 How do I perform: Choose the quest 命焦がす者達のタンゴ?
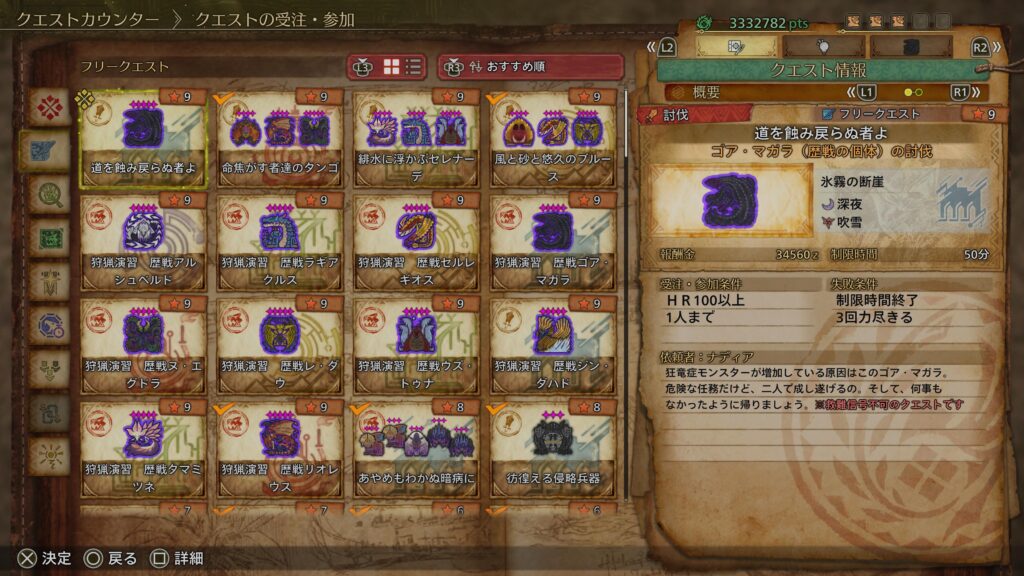(x=280, y=138)
